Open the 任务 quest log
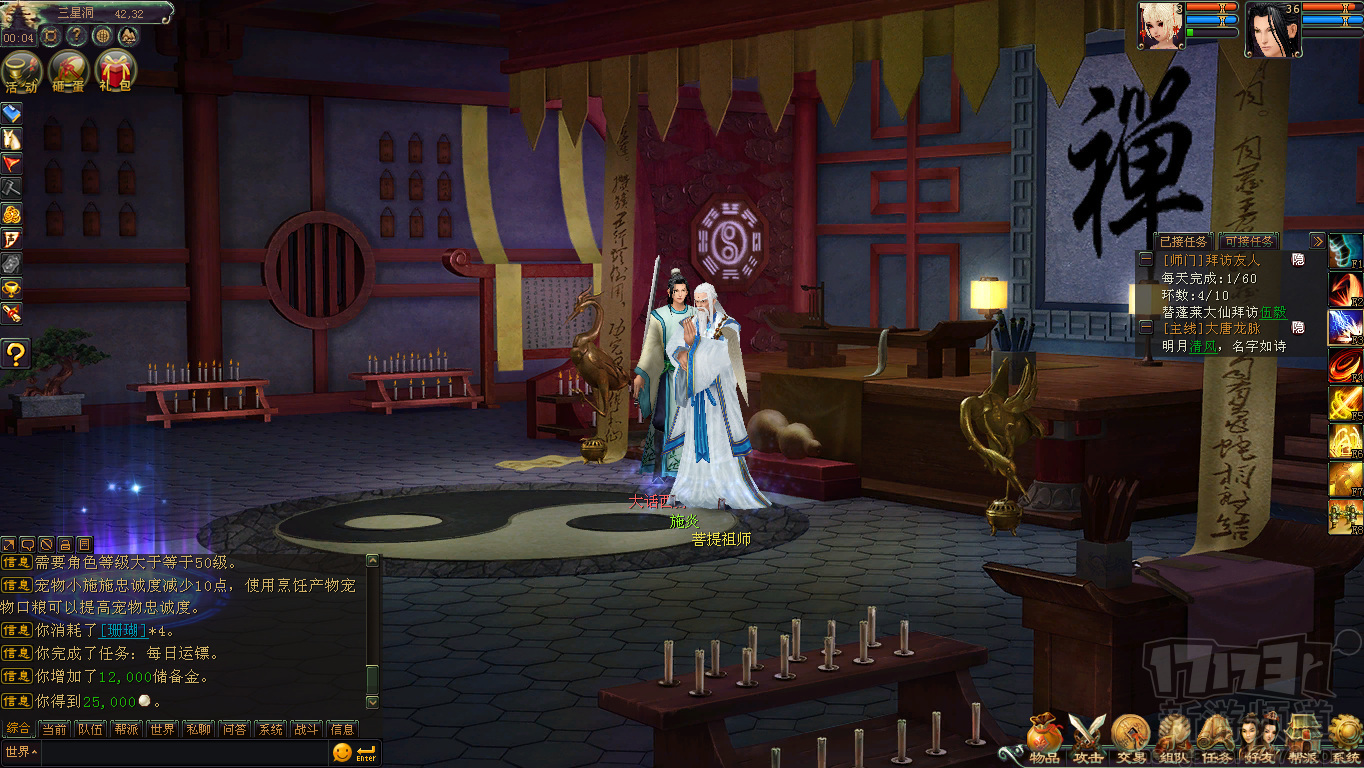Screen dimensions: 1364x768 pos(1217,740)
